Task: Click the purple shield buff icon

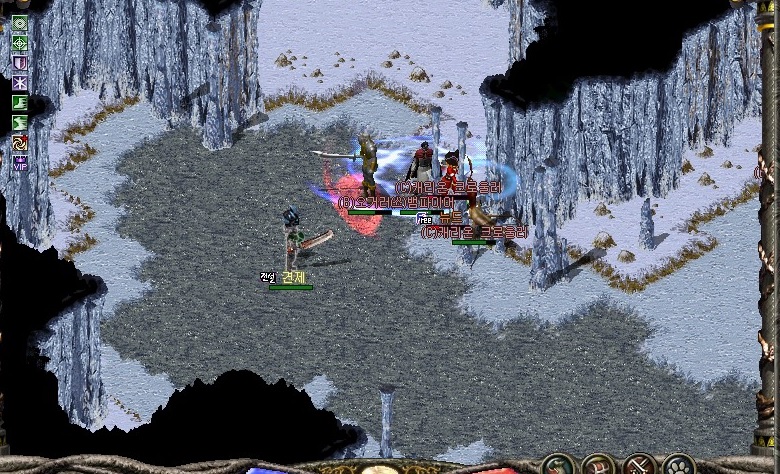Action: coord(20,63)
